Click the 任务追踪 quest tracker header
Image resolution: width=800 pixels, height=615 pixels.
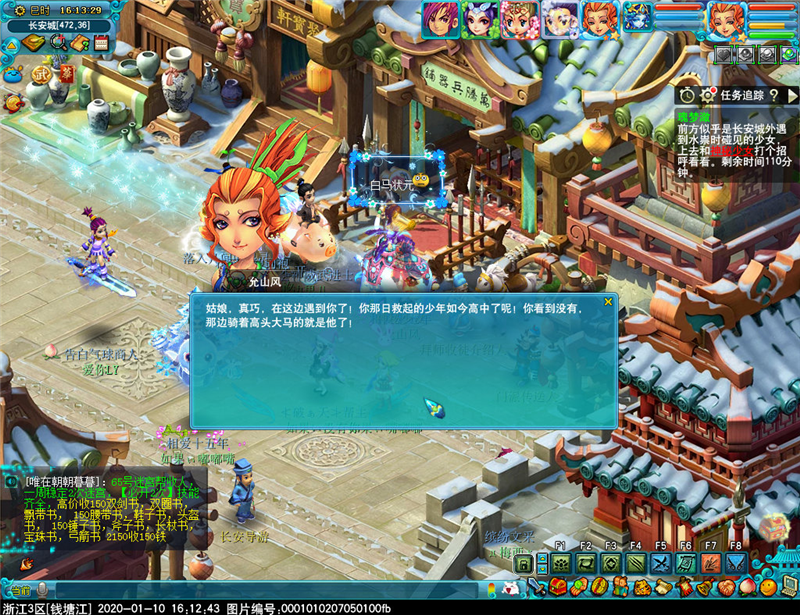coord(741,96)
